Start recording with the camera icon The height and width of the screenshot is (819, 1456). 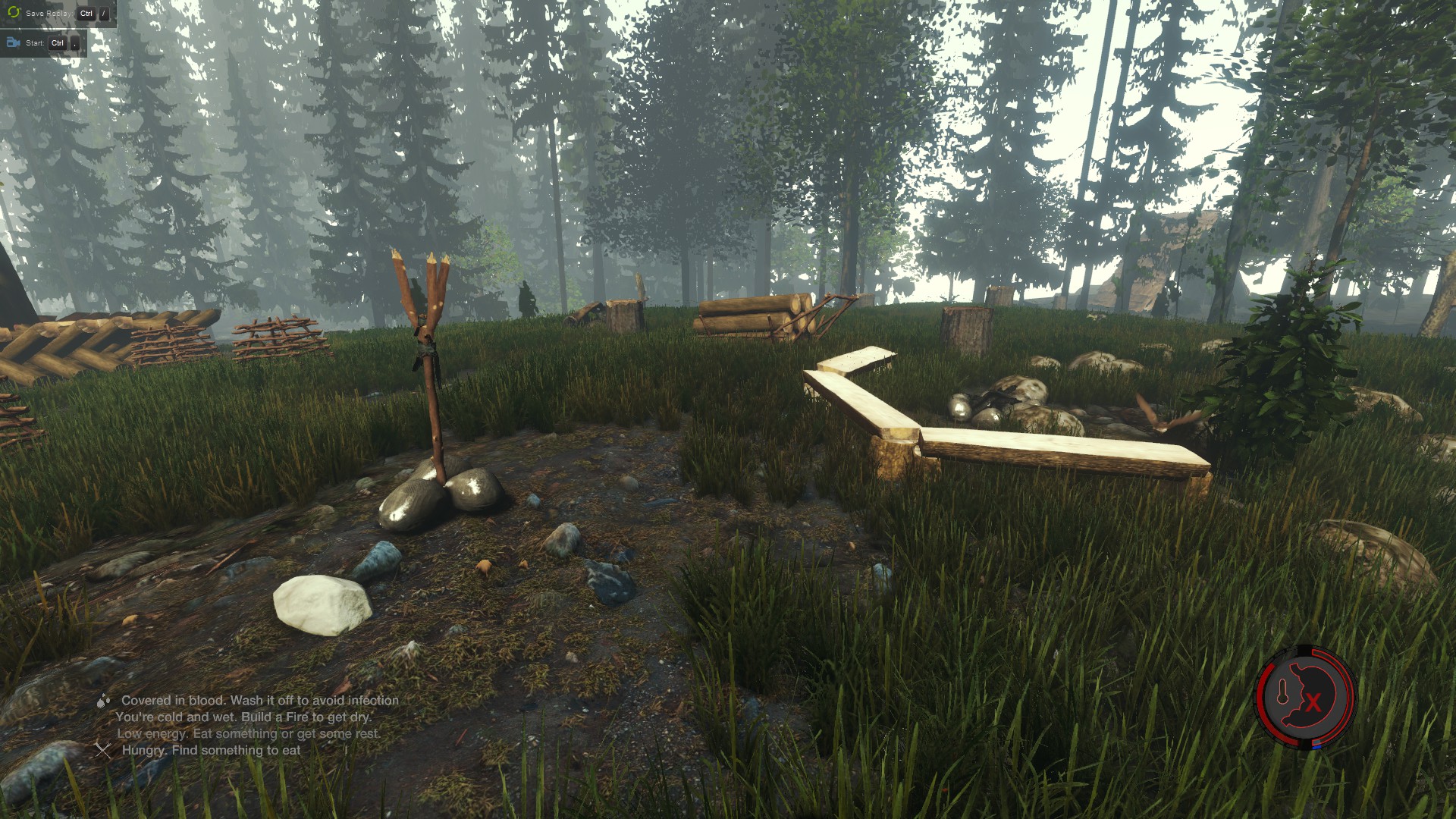[x=13, y=42]
